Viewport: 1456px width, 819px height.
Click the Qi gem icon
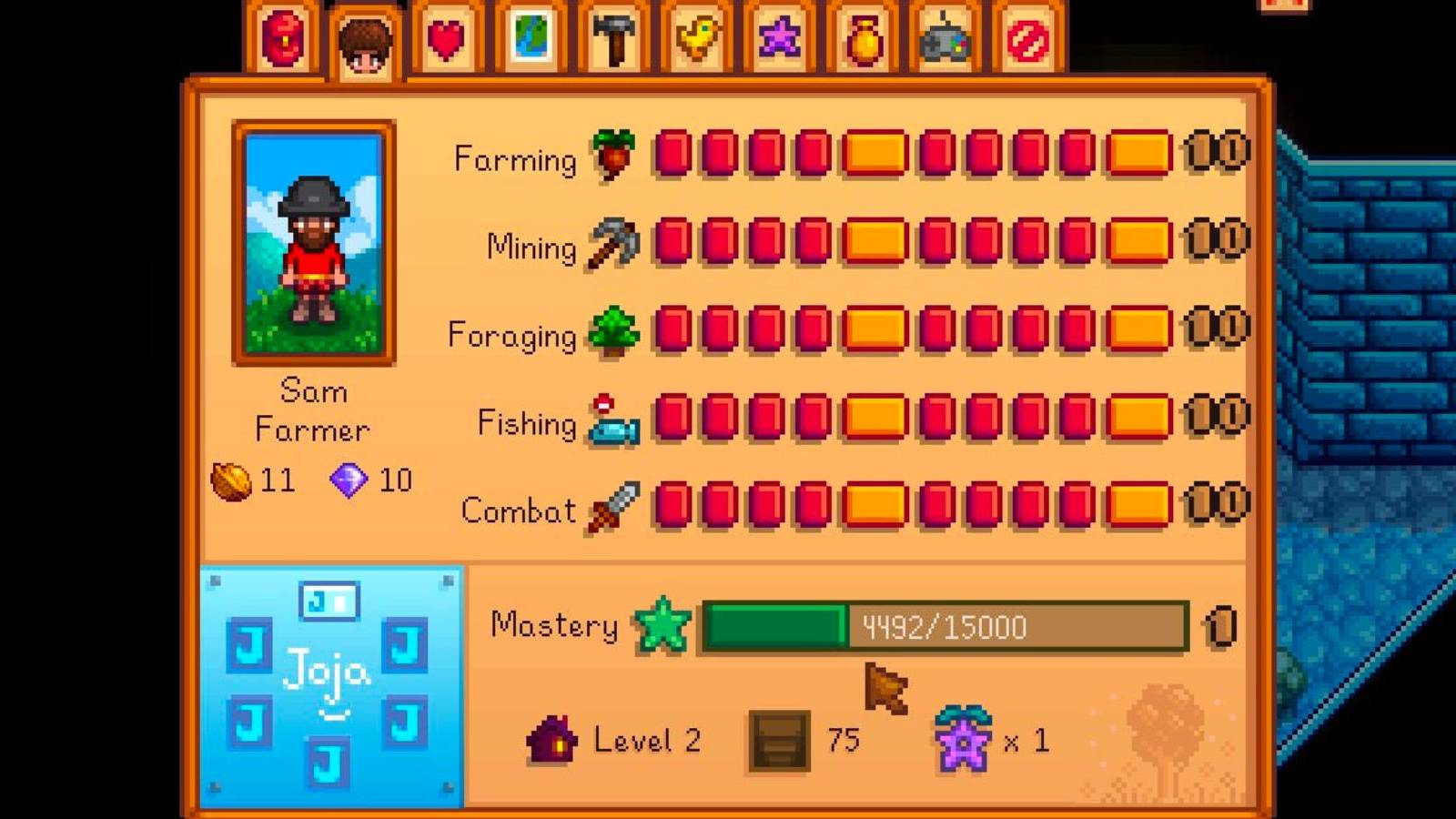(x=349, y=480)
